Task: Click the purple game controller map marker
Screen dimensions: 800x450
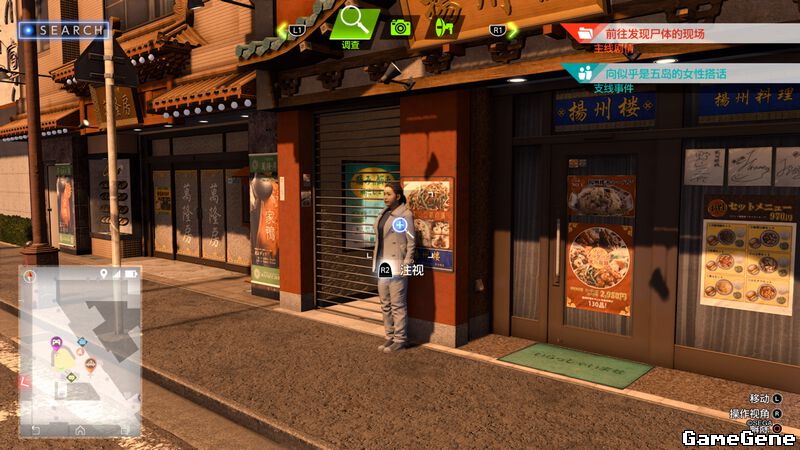Action: (x=56, y=343)
